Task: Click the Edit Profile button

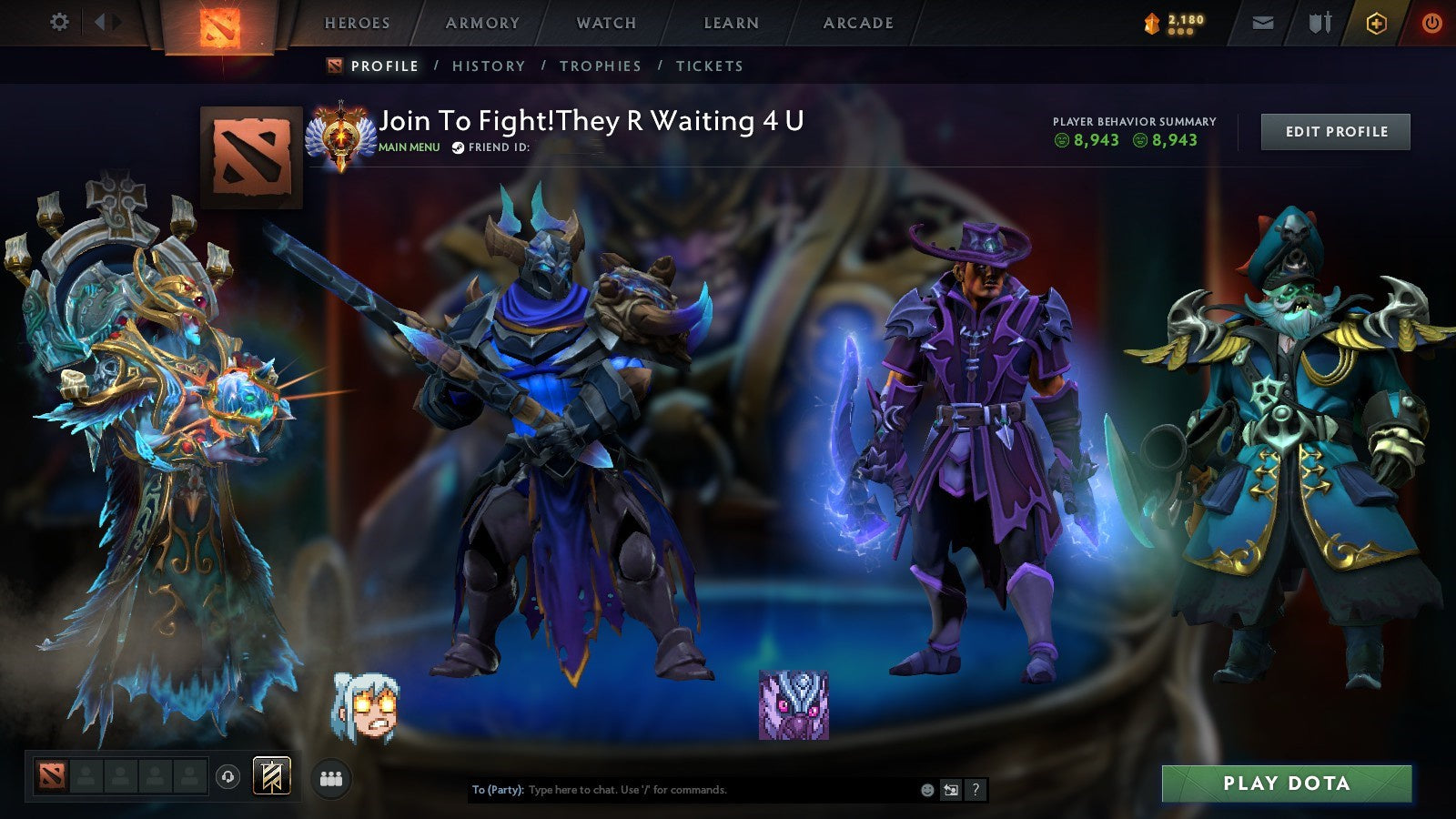Action: [1334, 131]
